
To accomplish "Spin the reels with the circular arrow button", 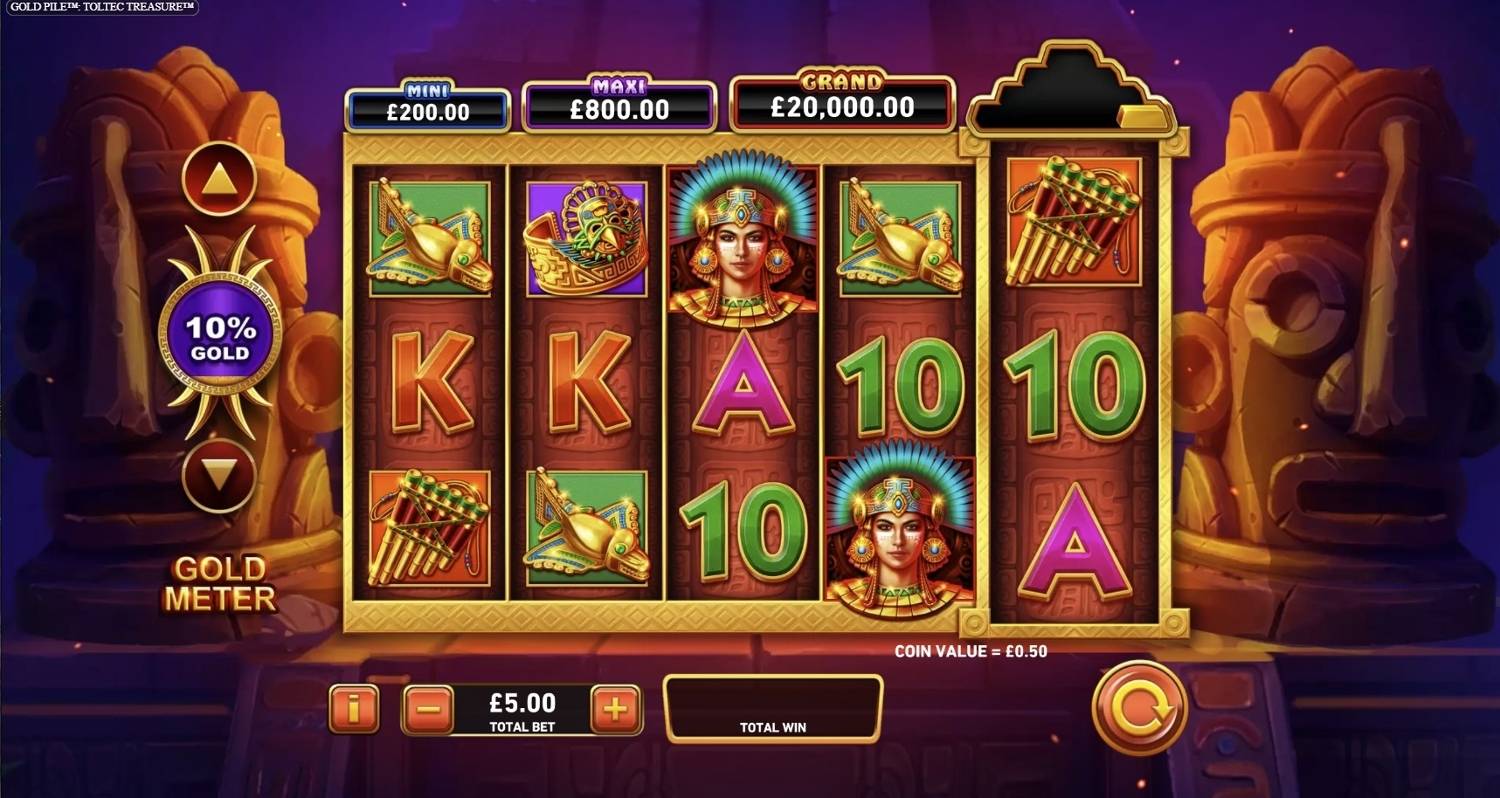I will (1139, 708).
